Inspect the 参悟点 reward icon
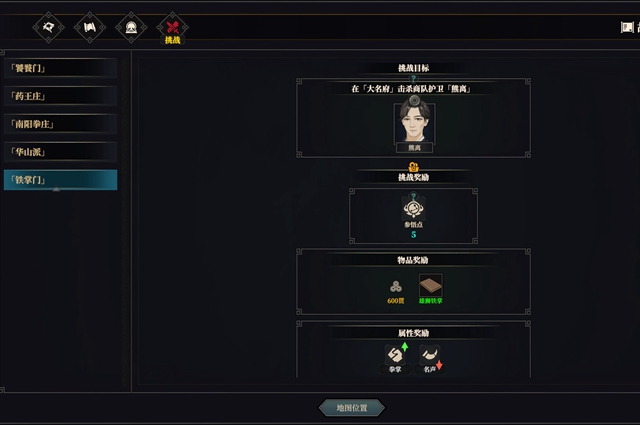This screenshot has height=425, width=640. 413,209
